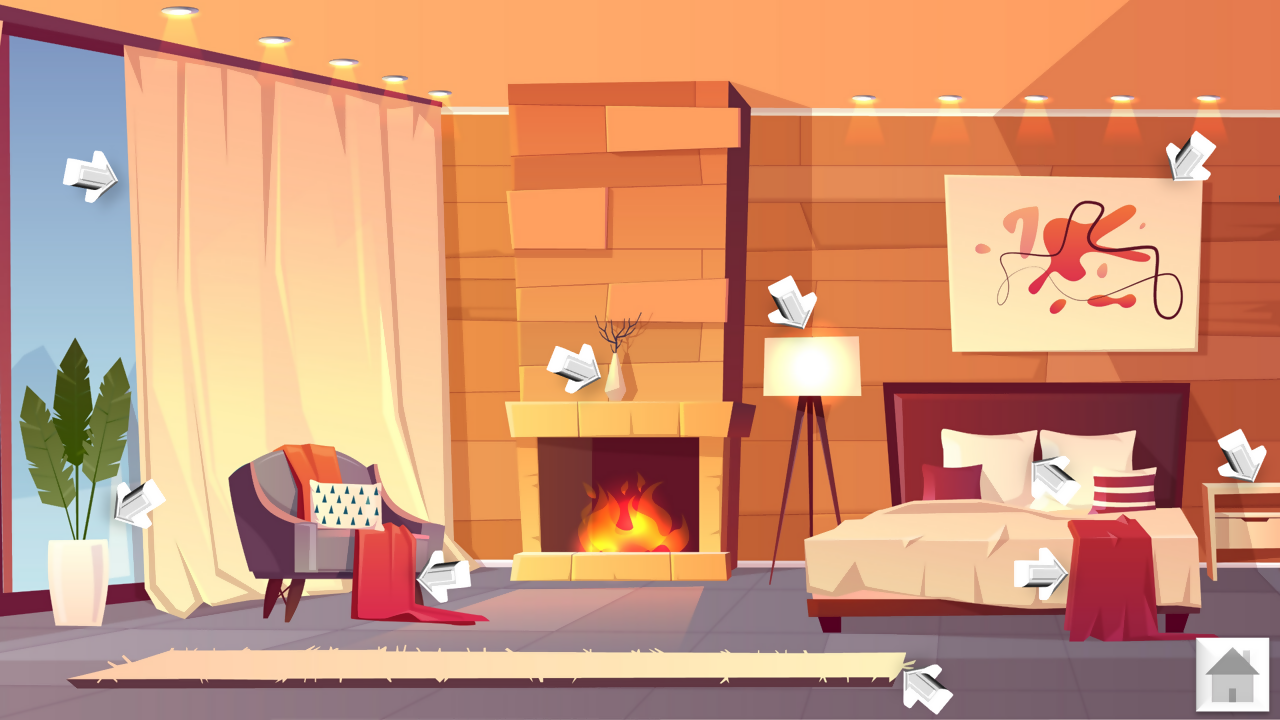Select the arrow pointing at the mantel vase

pos(575,368)
